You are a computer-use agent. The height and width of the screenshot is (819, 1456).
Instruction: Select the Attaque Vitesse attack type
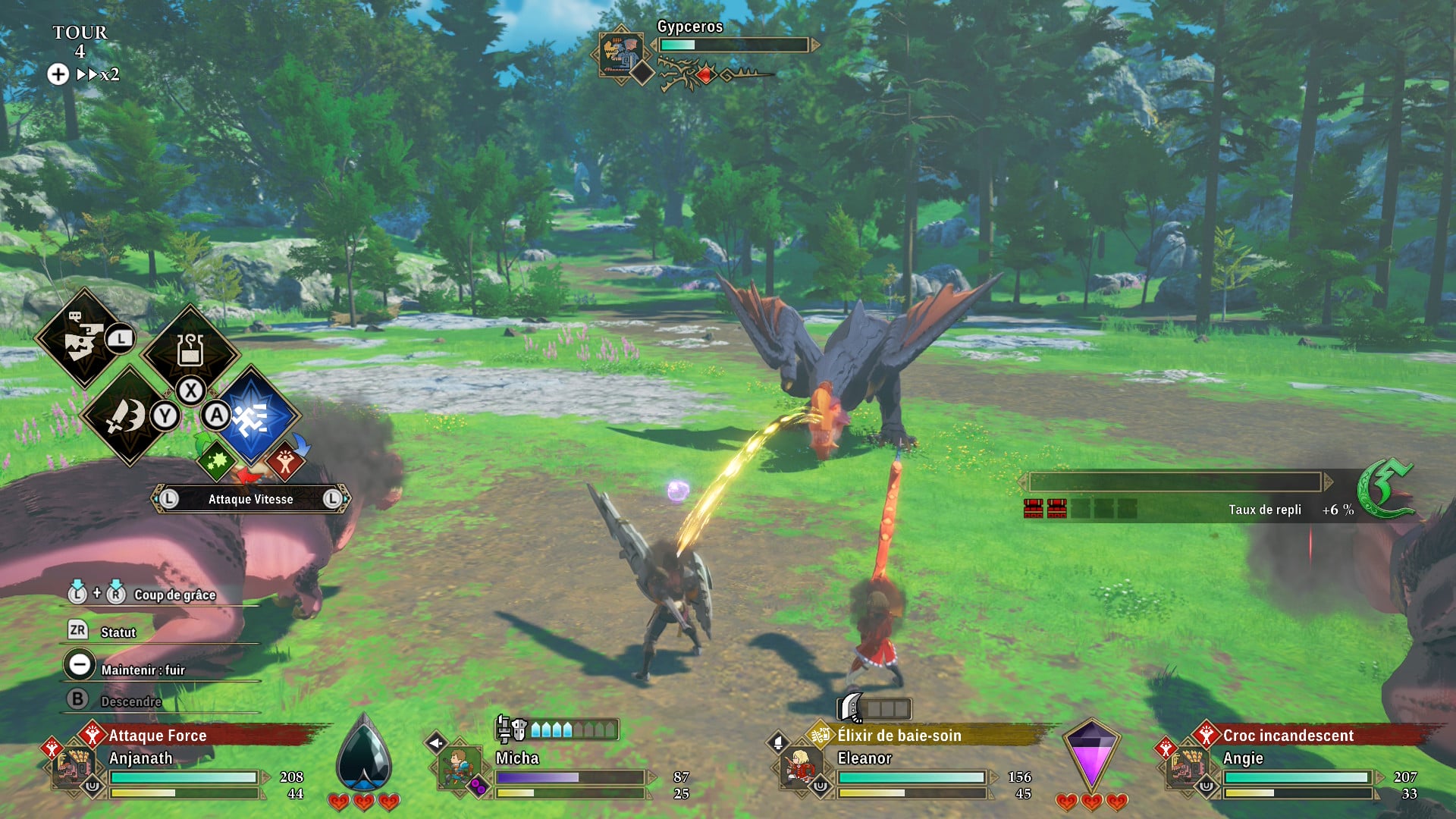click(x=250, y=499)
